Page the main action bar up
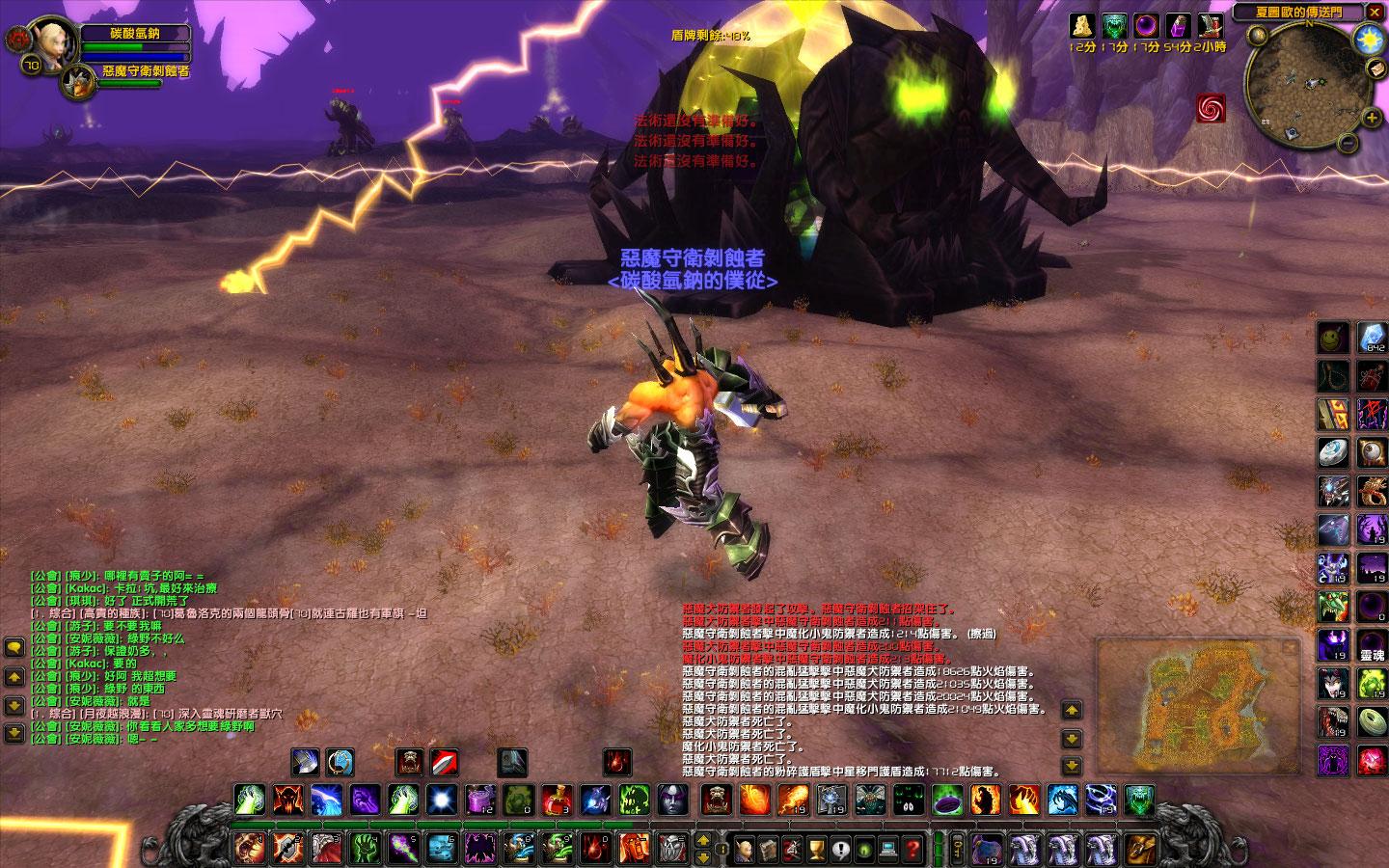Image resolution: width=1389 pixels, height=868 pixels. tap(703, 840)
